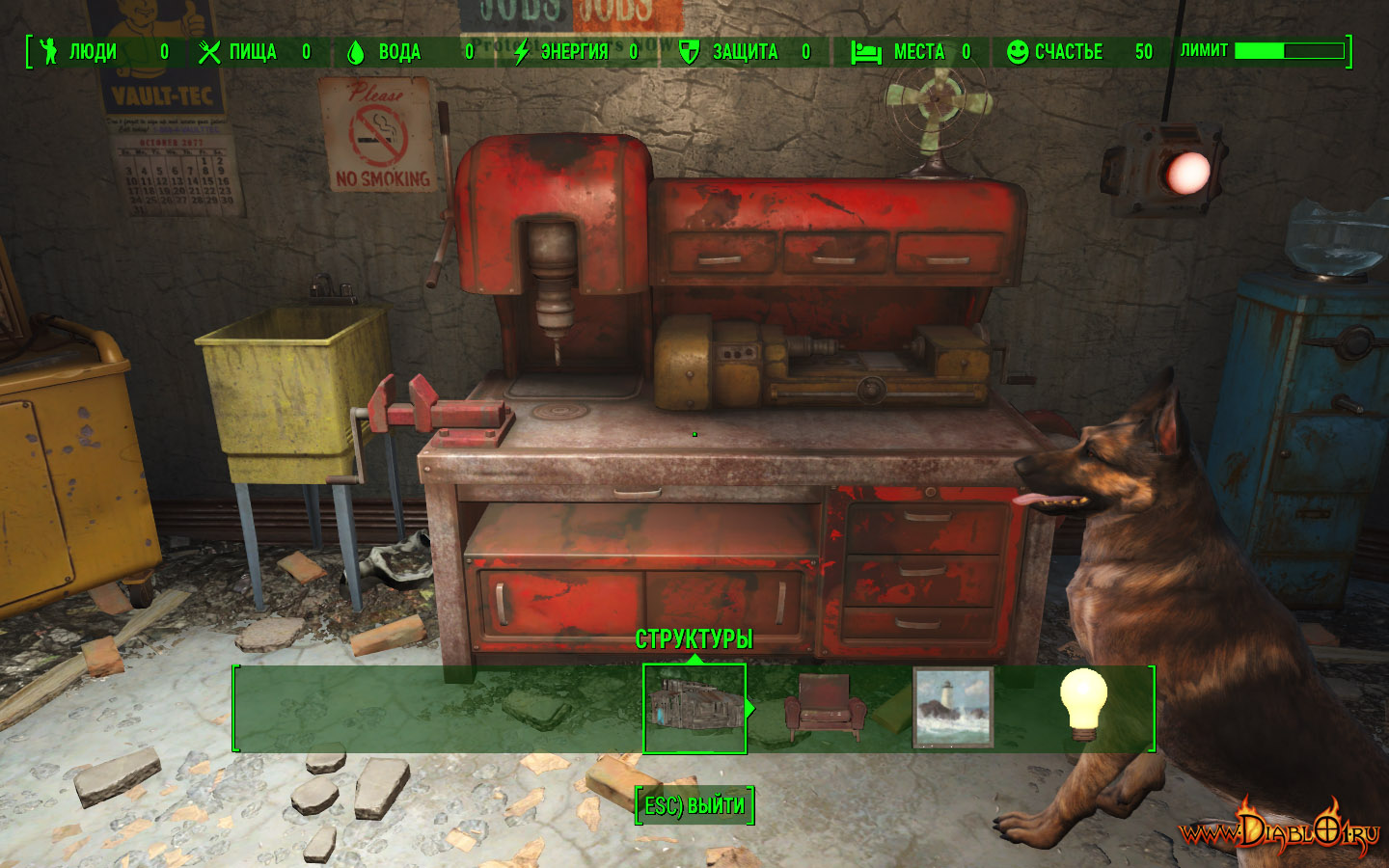Select the wooden shack build item
This screenshot has height=868, width=1389.
pos(695,706)
